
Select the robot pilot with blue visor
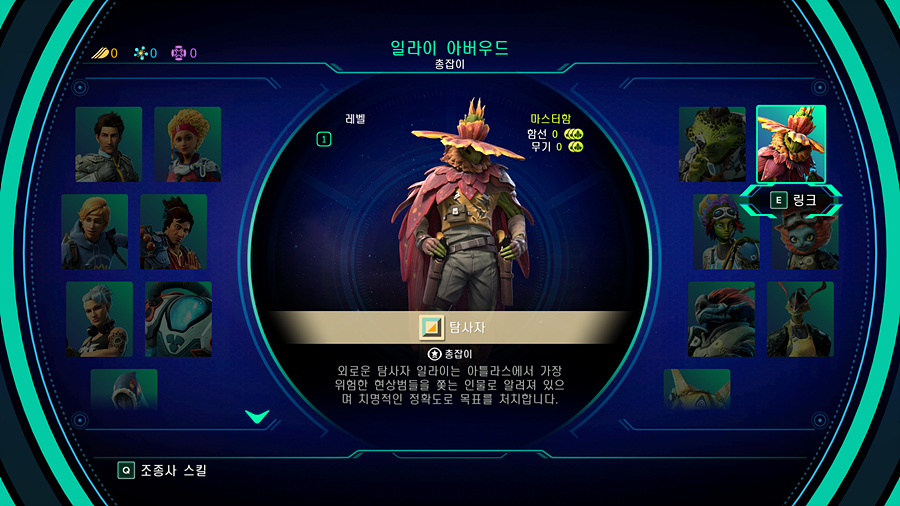click(x=178, y=318)
